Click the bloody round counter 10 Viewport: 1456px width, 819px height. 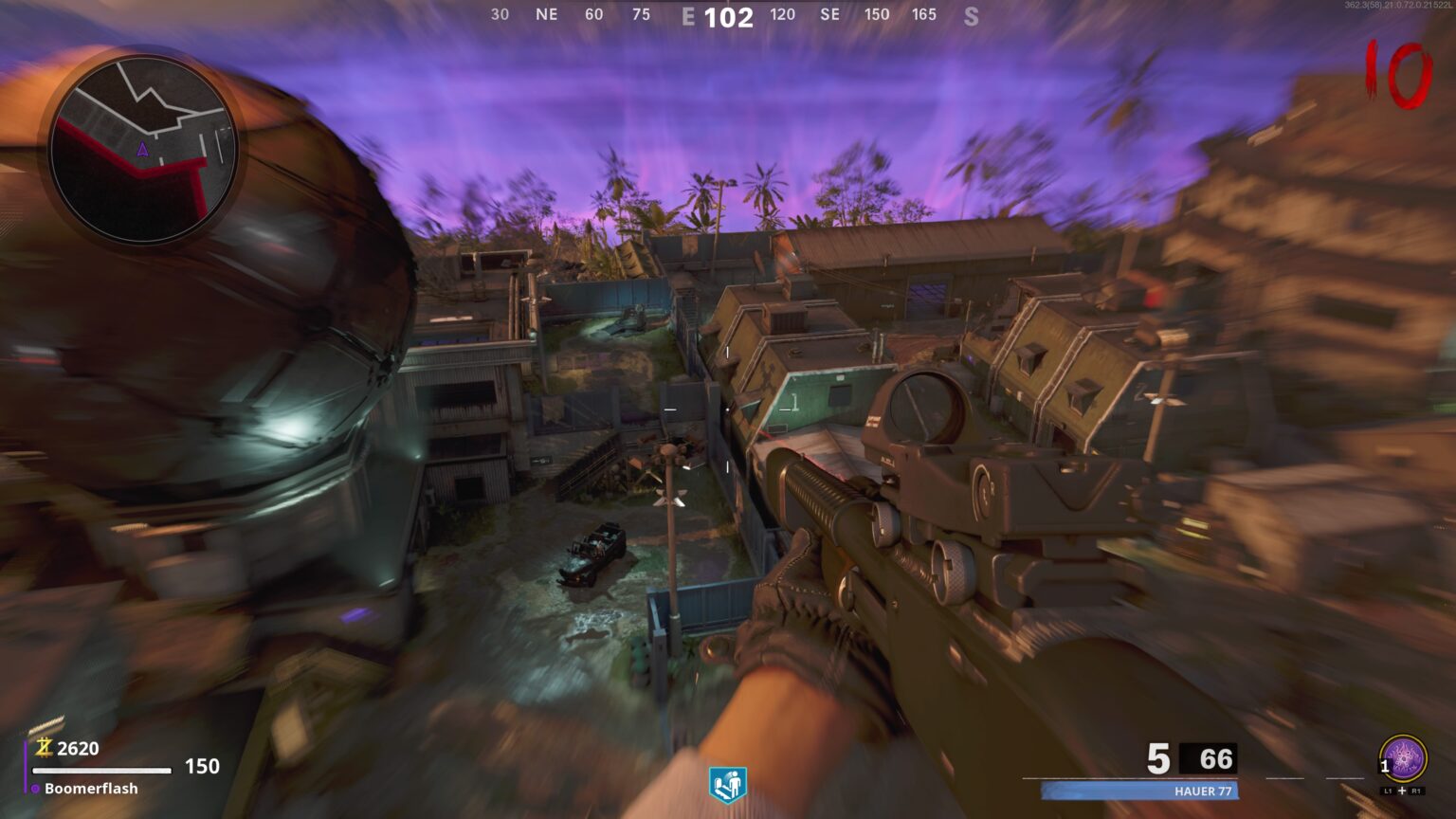click(1399, 72)
